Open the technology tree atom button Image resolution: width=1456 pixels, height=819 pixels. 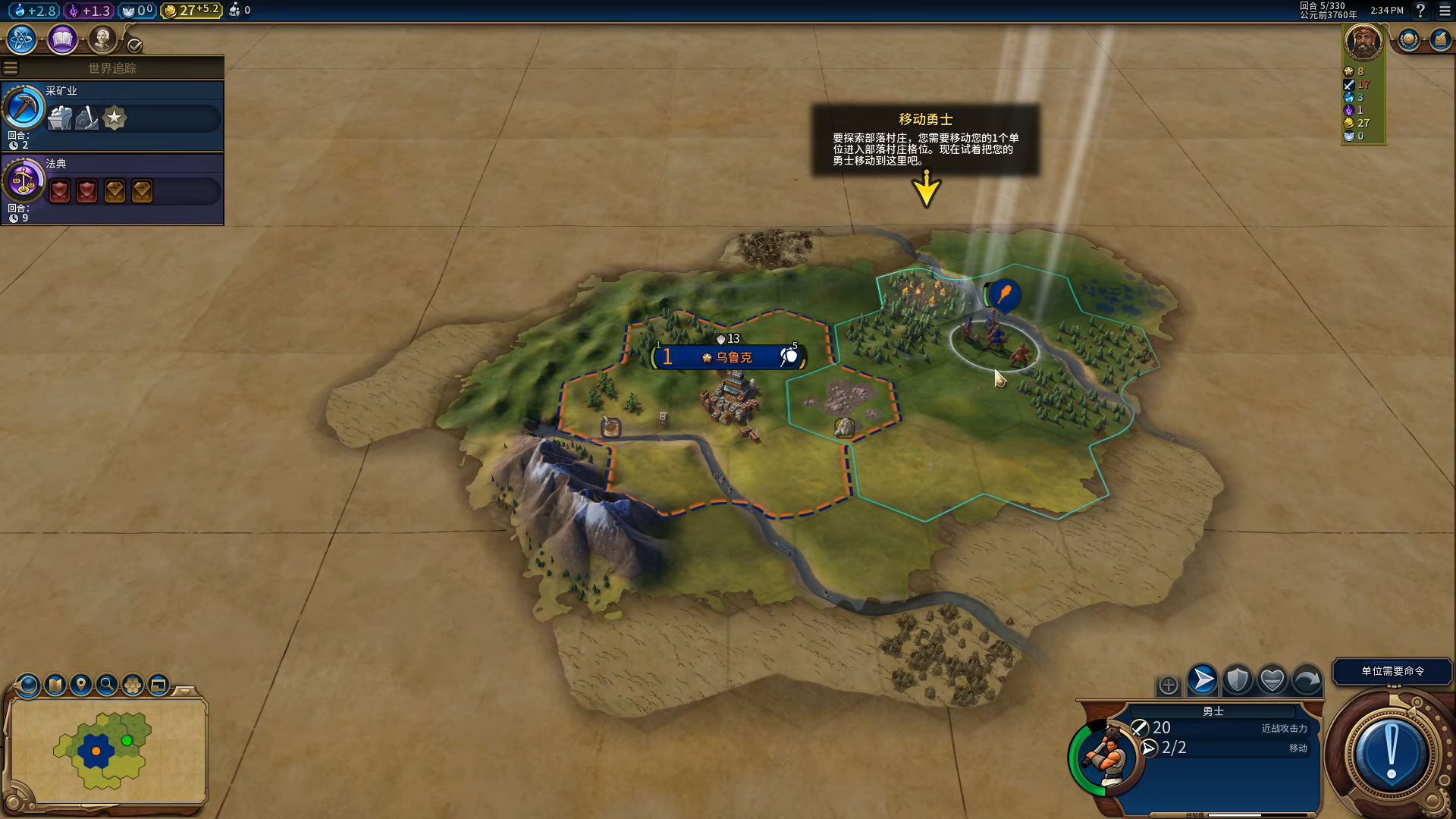tap(21, 39)
